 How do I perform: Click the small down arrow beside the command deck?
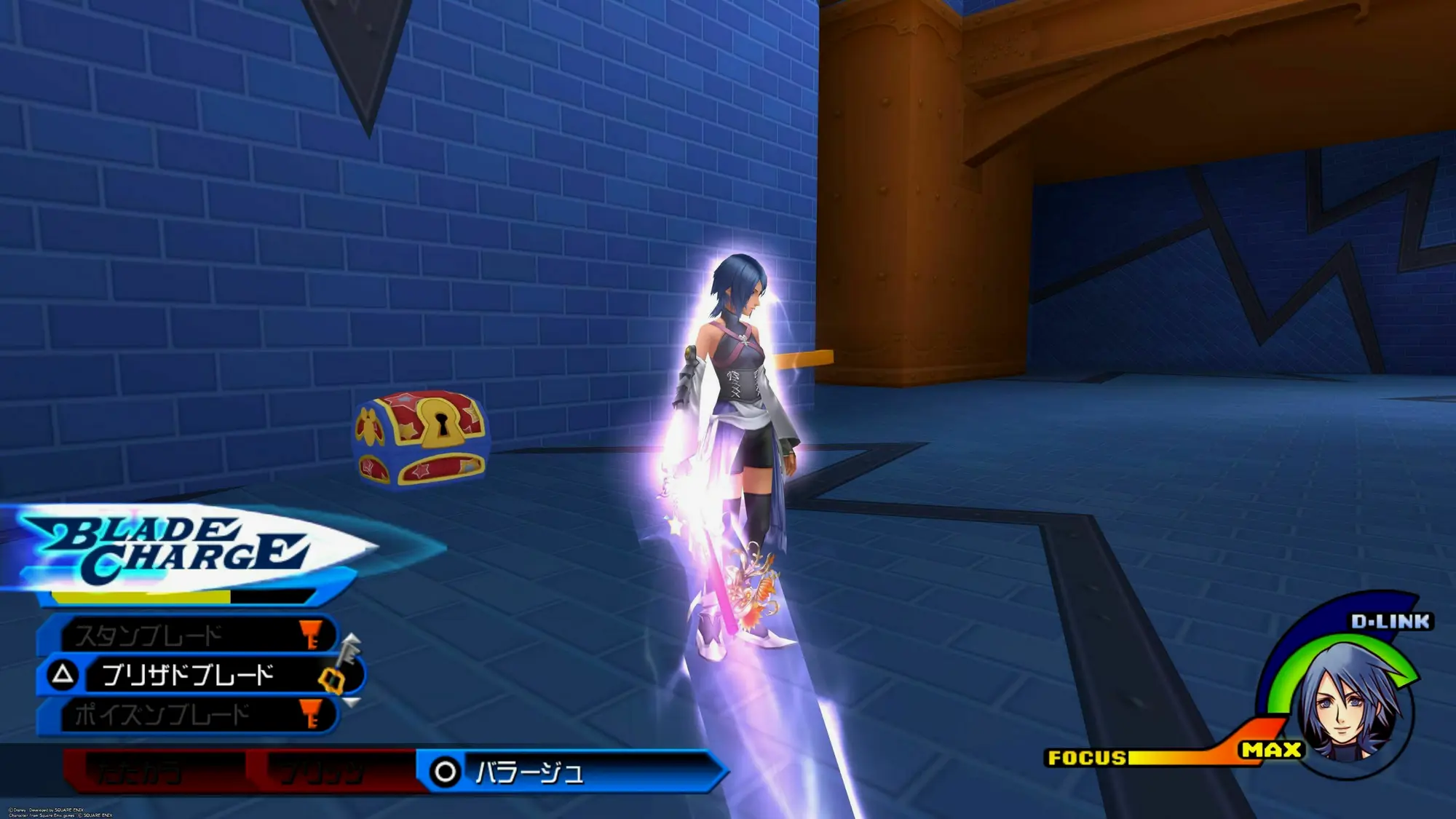point(352,703)
